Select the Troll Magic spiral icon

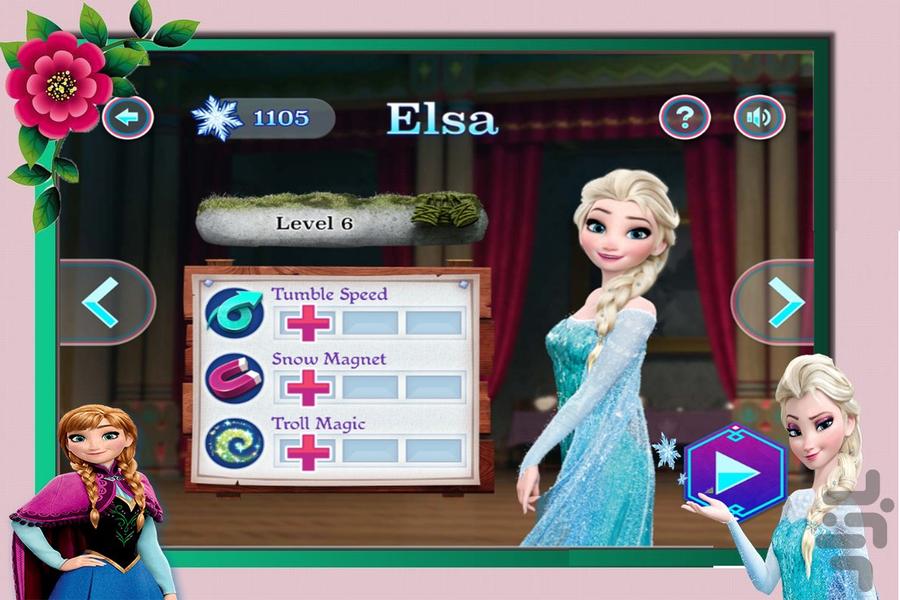(x=234, y=443)
